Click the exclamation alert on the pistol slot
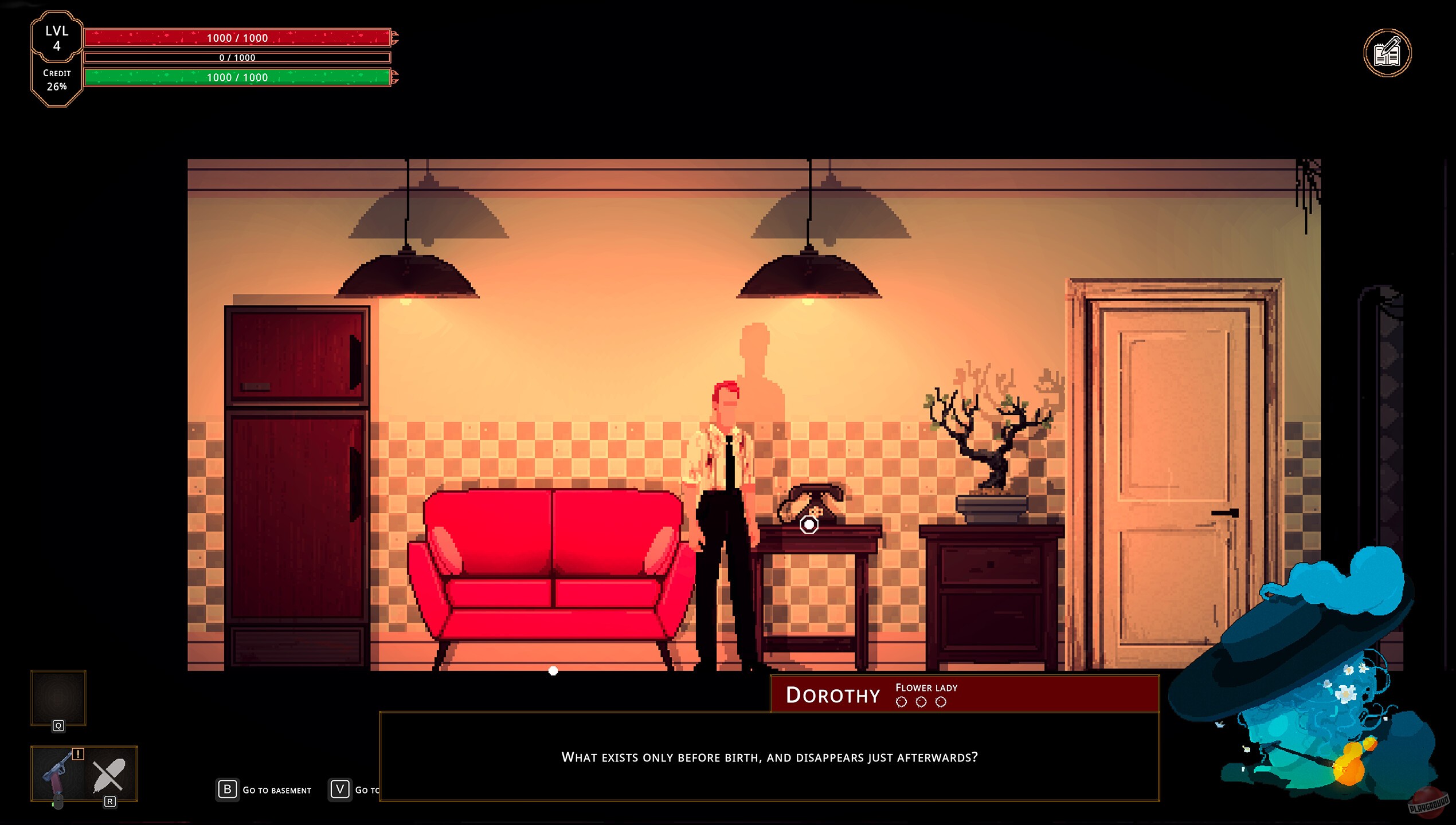 (78, 755)
